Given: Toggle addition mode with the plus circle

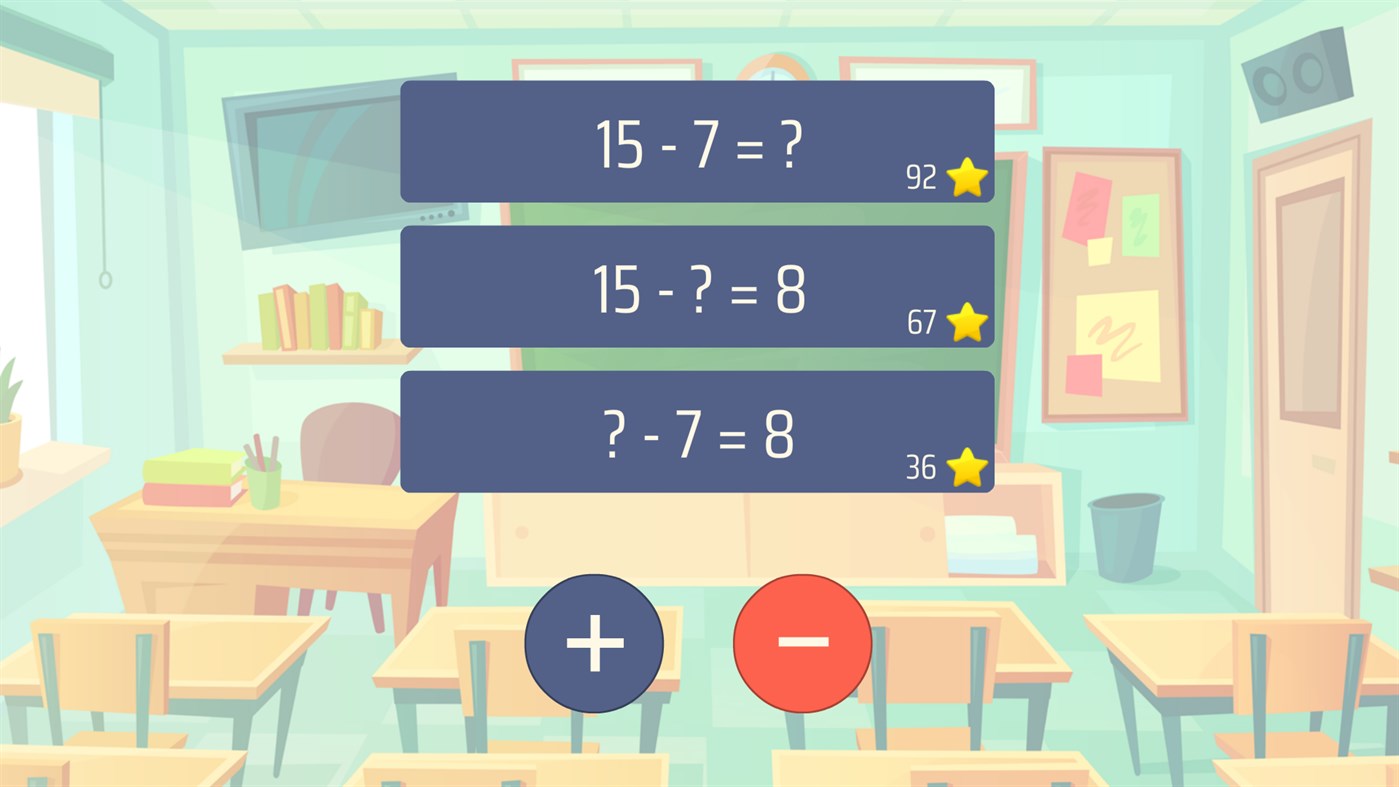Looking at the screenshot, I should (594, 643).
